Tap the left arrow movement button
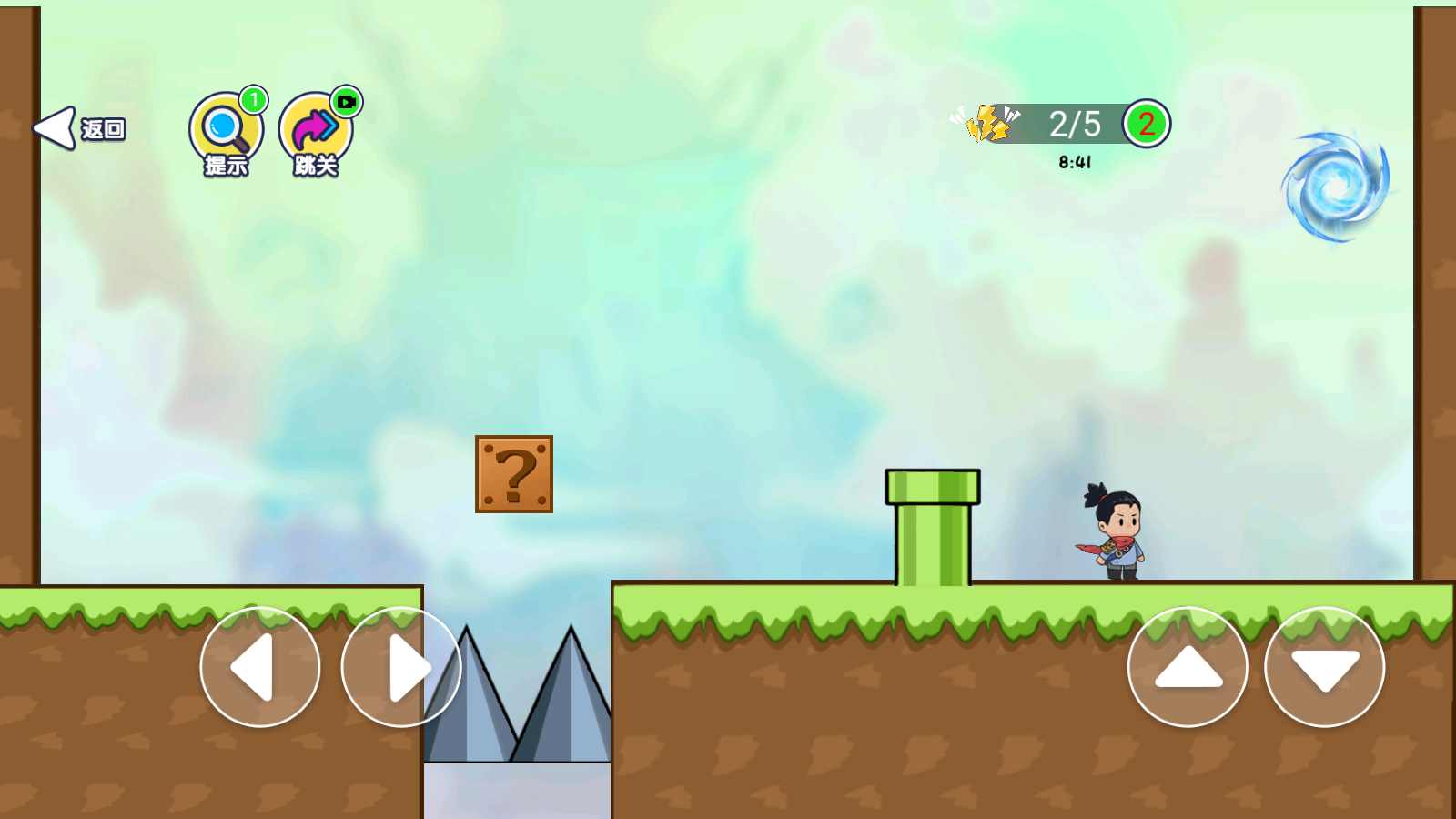This screenshot has height=819, width=1456. tap(260, 667)
